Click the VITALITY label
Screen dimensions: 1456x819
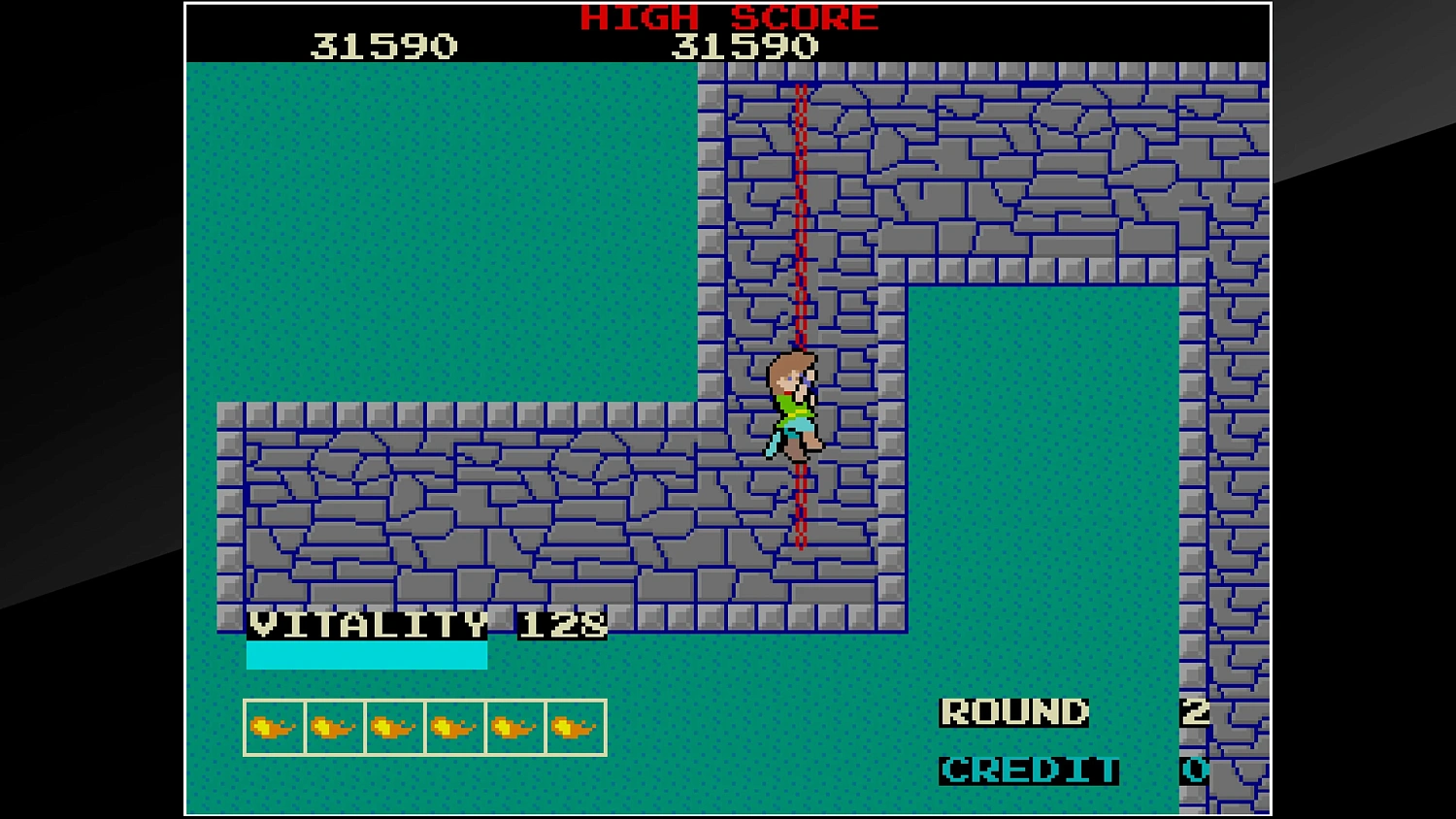tap(369, 626)
